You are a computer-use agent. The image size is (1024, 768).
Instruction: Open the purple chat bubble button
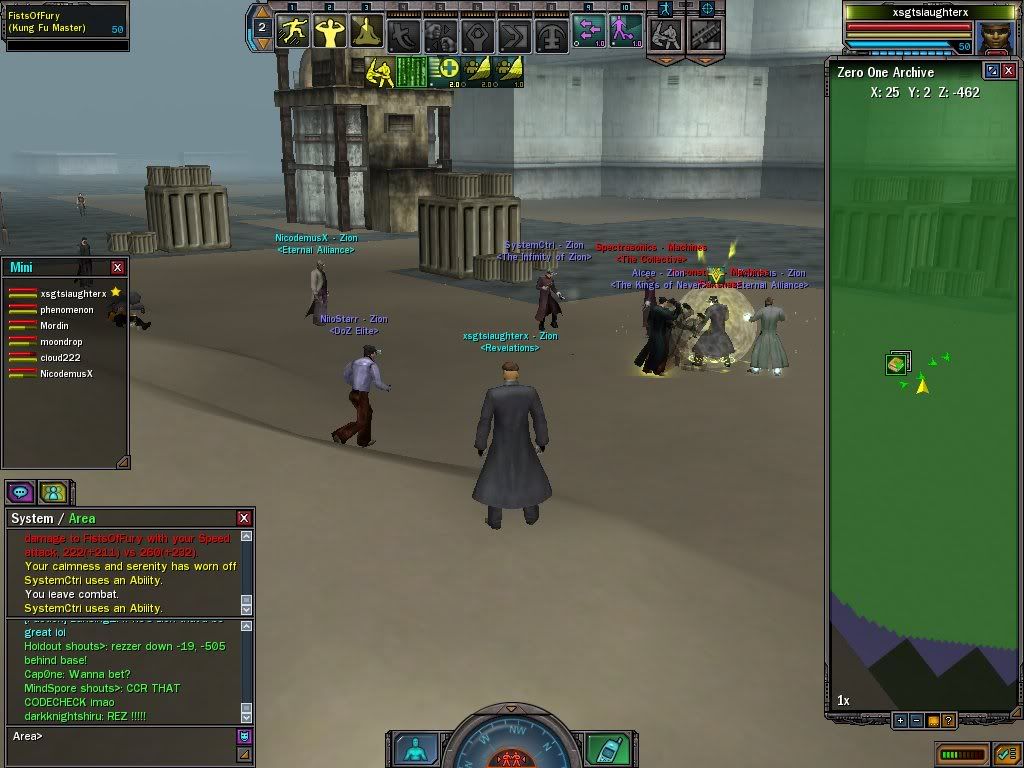pyautogui.click(x=20, y=492)
